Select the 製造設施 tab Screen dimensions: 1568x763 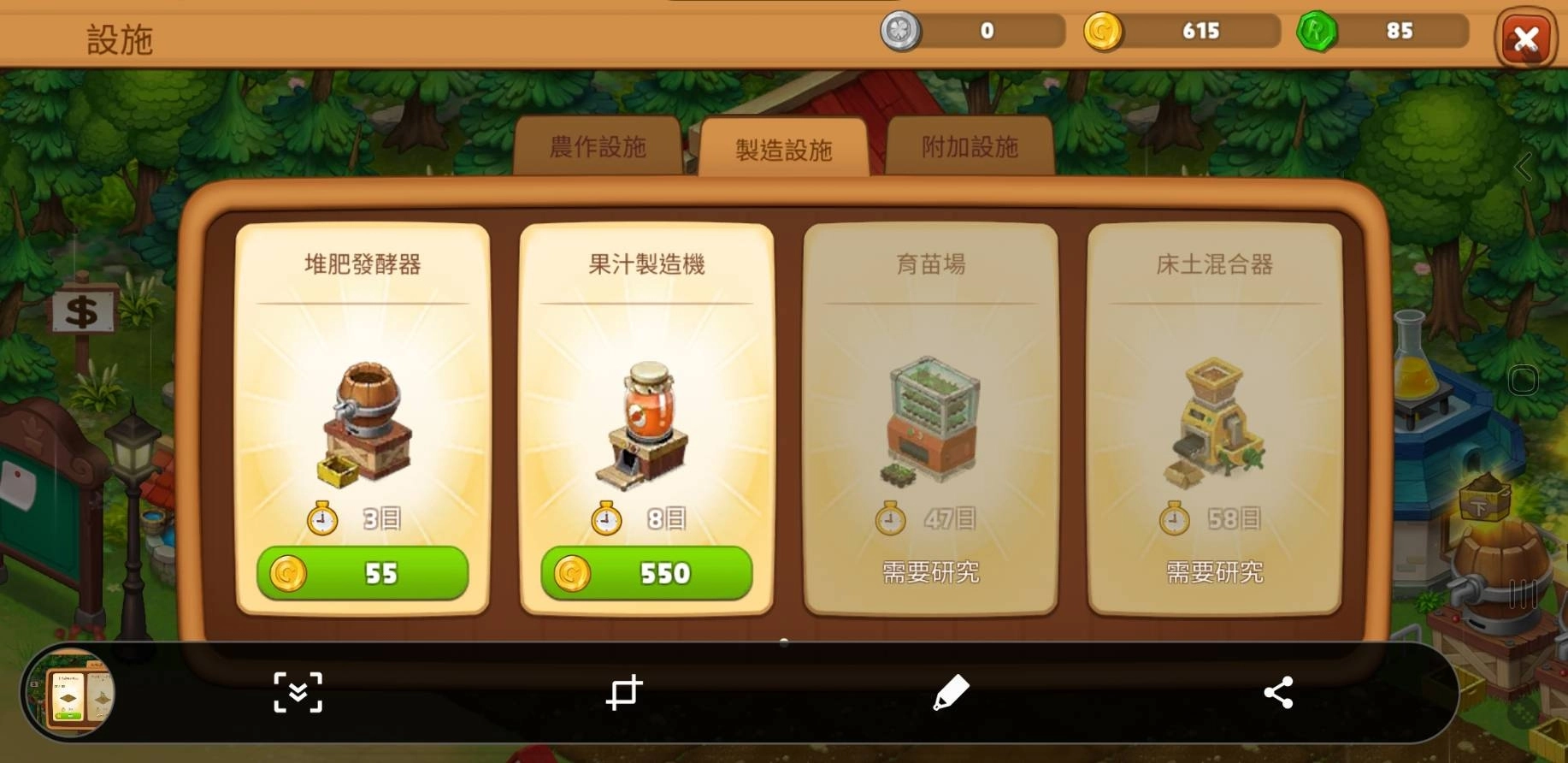784,147
